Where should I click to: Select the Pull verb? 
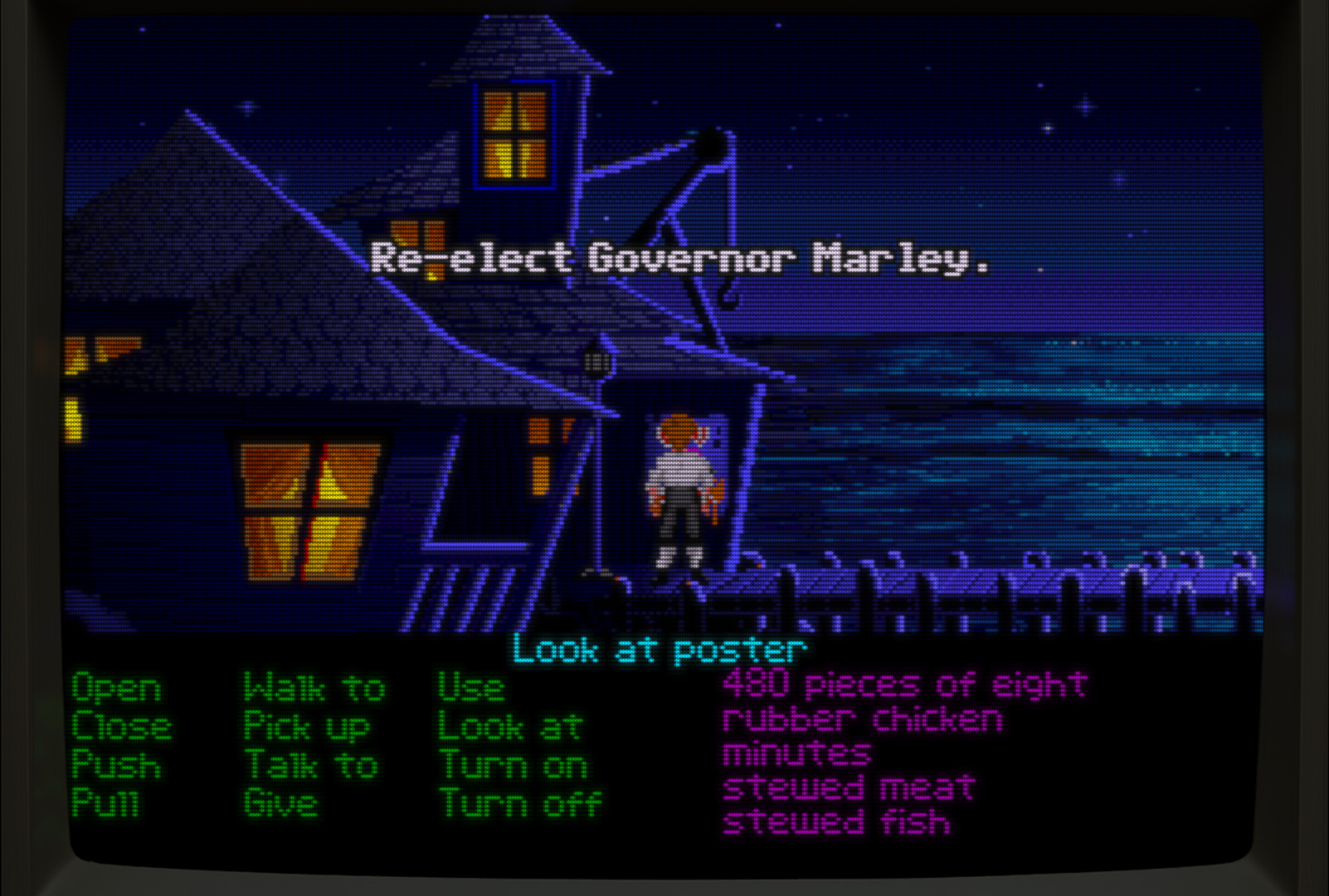105,803
